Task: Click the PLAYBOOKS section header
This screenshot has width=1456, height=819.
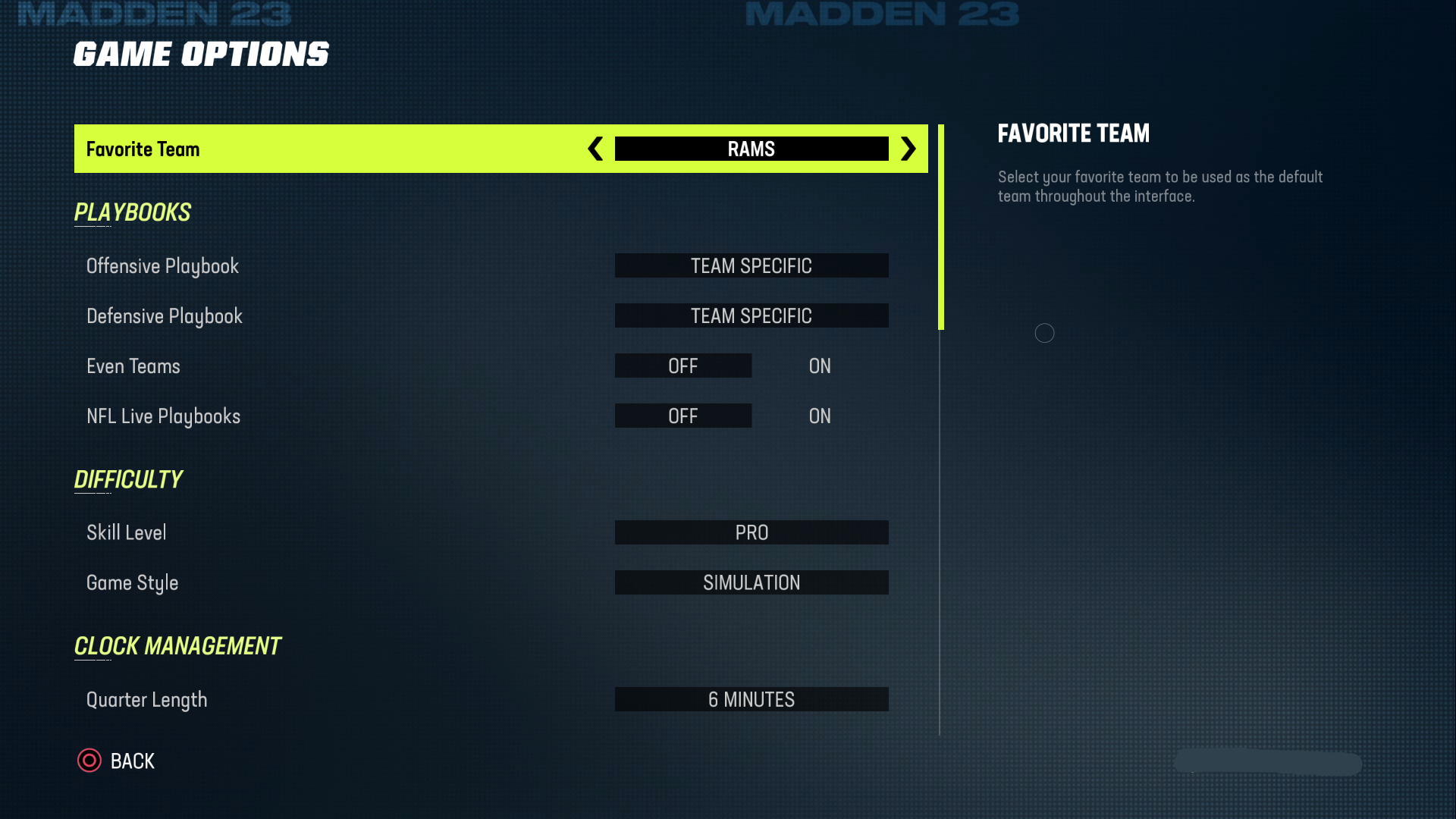Action: click(x=132, y=212)
